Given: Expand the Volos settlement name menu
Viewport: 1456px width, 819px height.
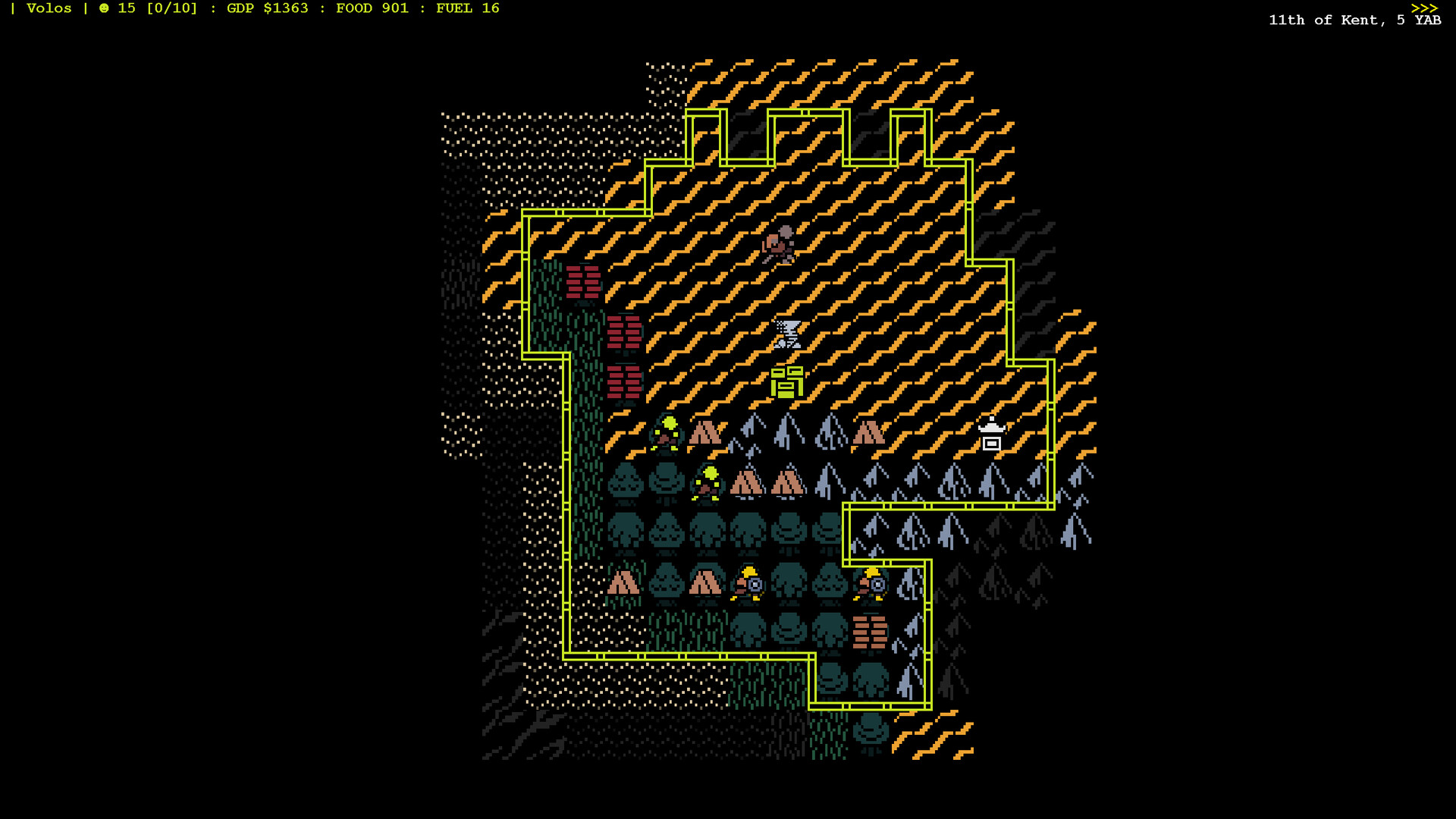Looking at the screenshot, I should [x=49, y=8].
